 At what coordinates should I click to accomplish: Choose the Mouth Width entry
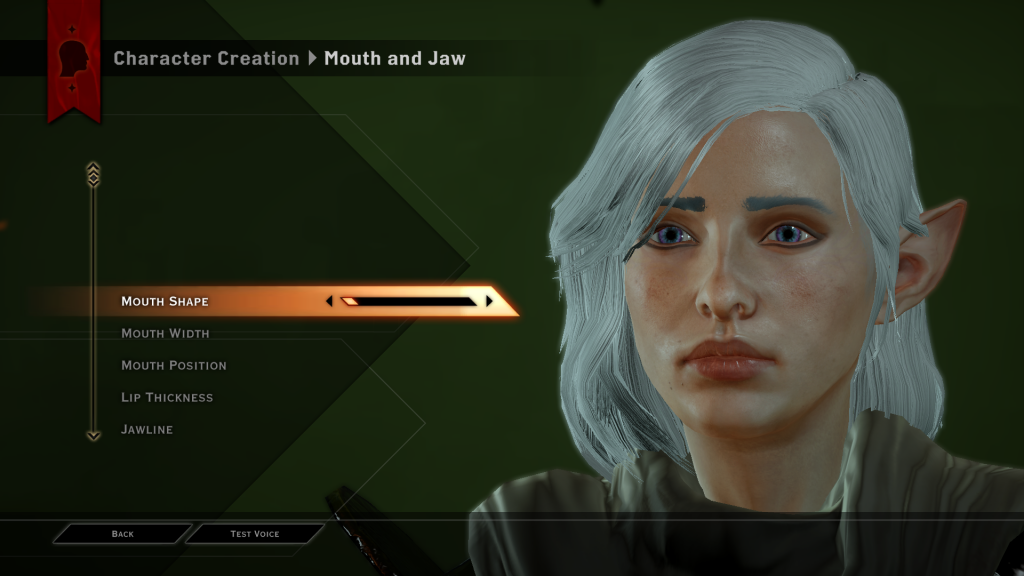click(x=165, y=333)
